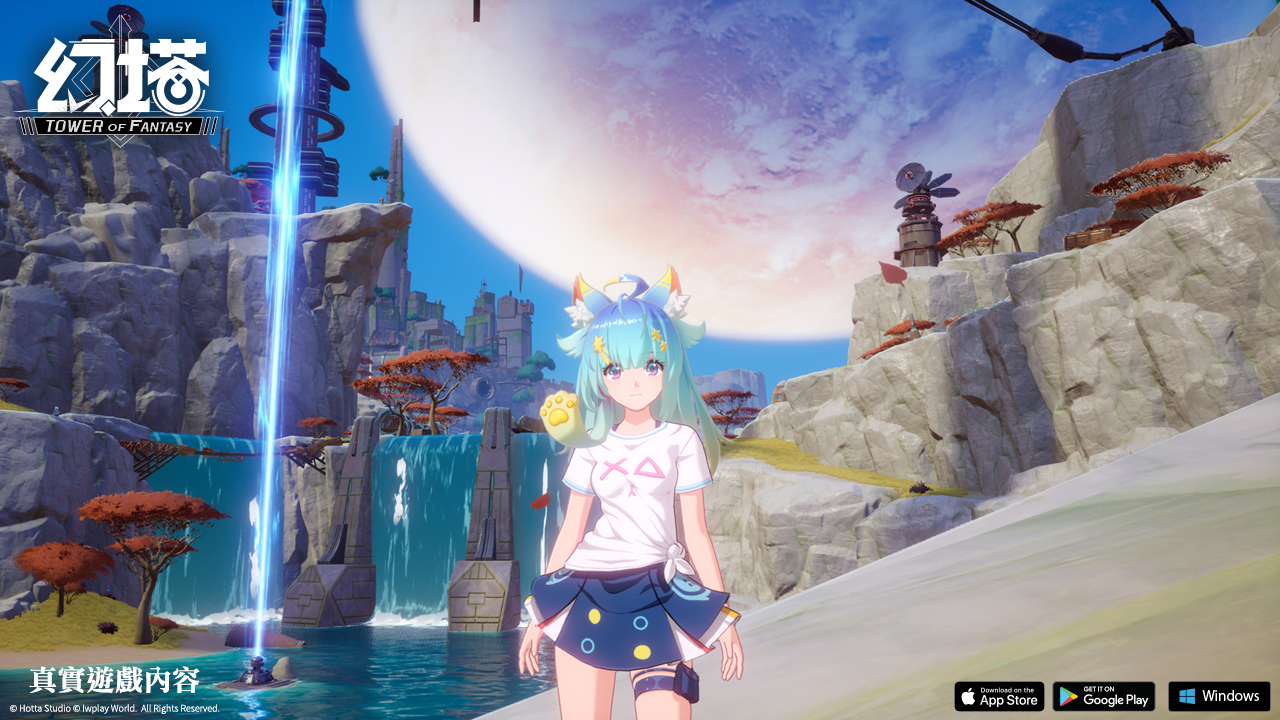The image size is (1280, 720).
Task: Select the Windows platform badge
Action: coord(1219,696)
